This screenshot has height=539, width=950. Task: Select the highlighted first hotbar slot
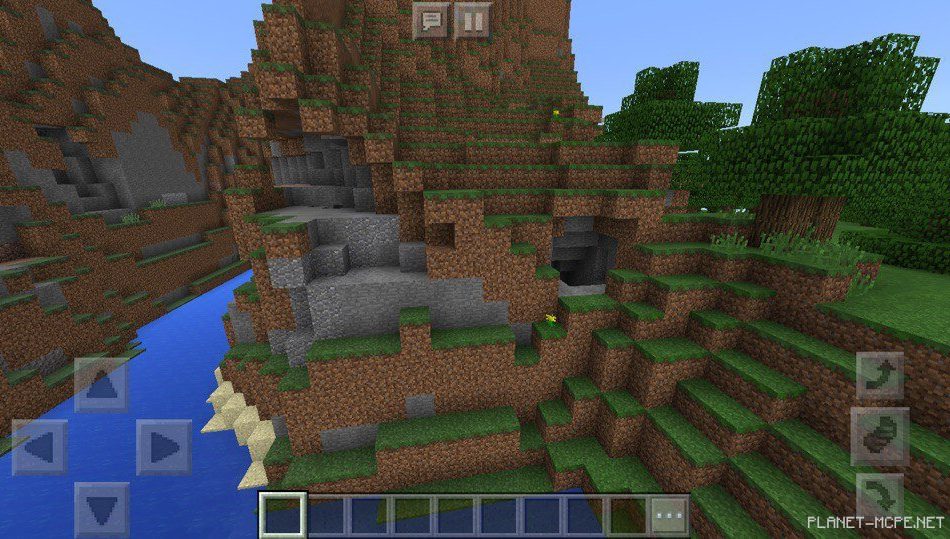pyautogui.click(x=282, y=516)
